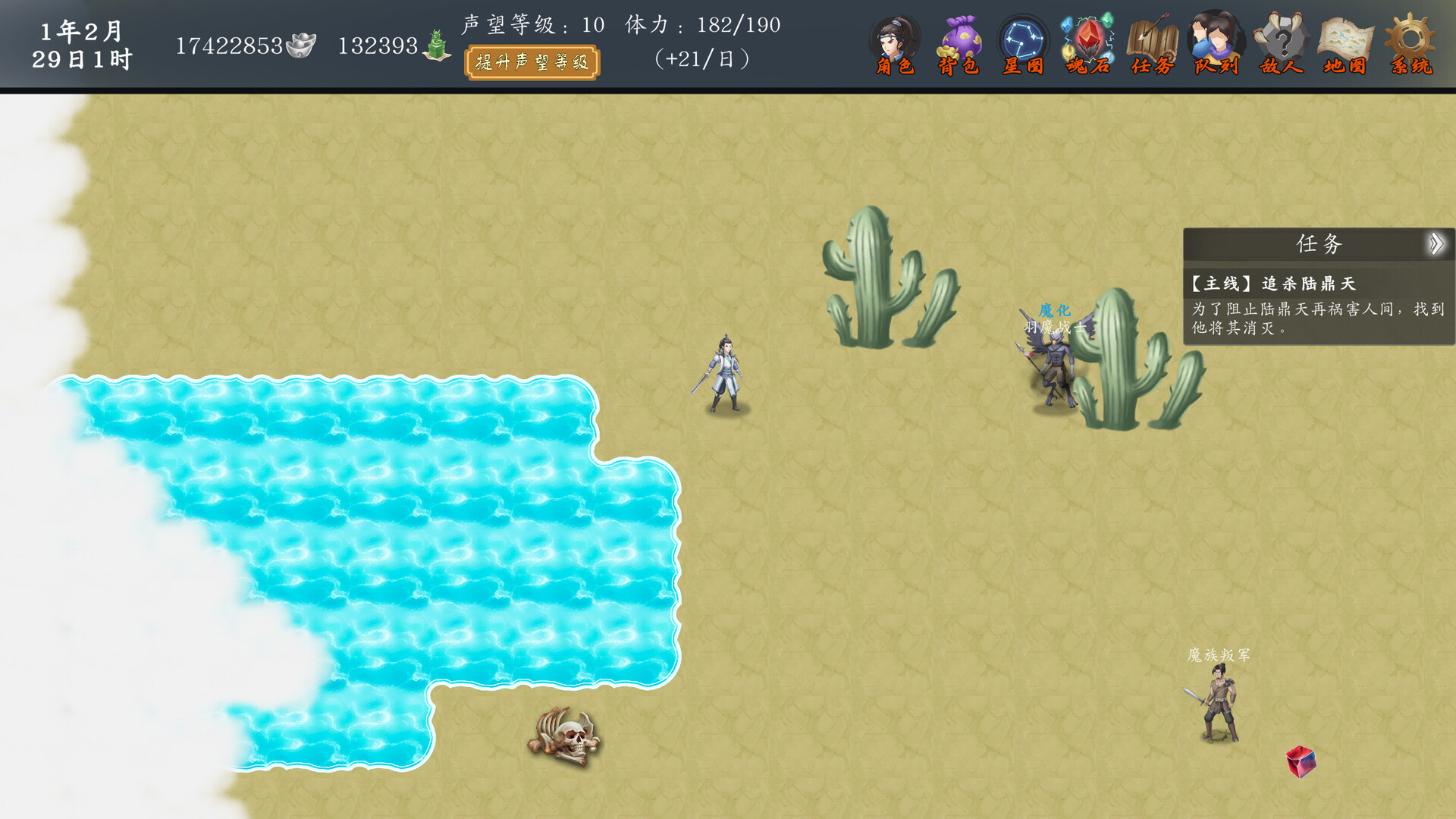This screenshot has height=819, width=1456.
Task: Open the 系统 system settings
Action: coord(1410,45)
